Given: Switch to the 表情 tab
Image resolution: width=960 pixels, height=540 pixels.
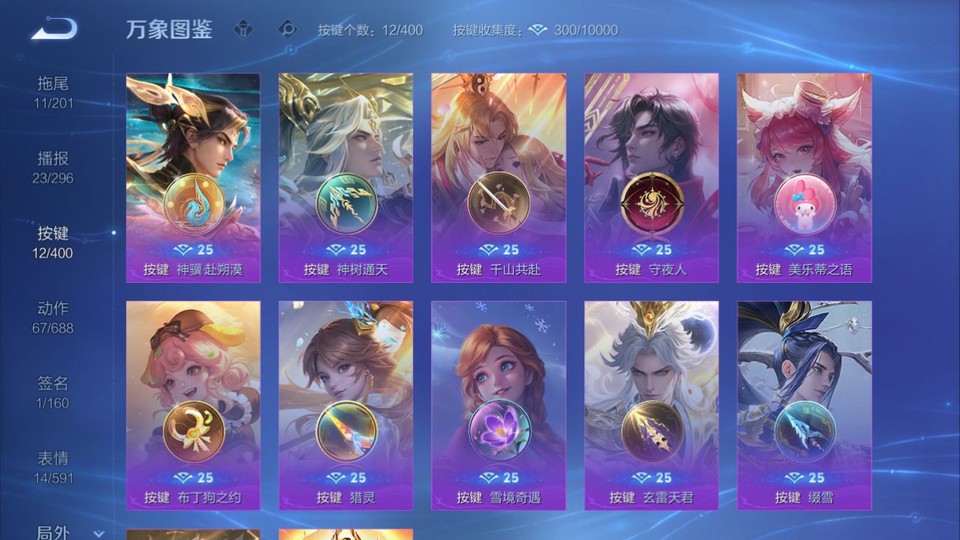Looking at the screenshot, I should 54,466.
